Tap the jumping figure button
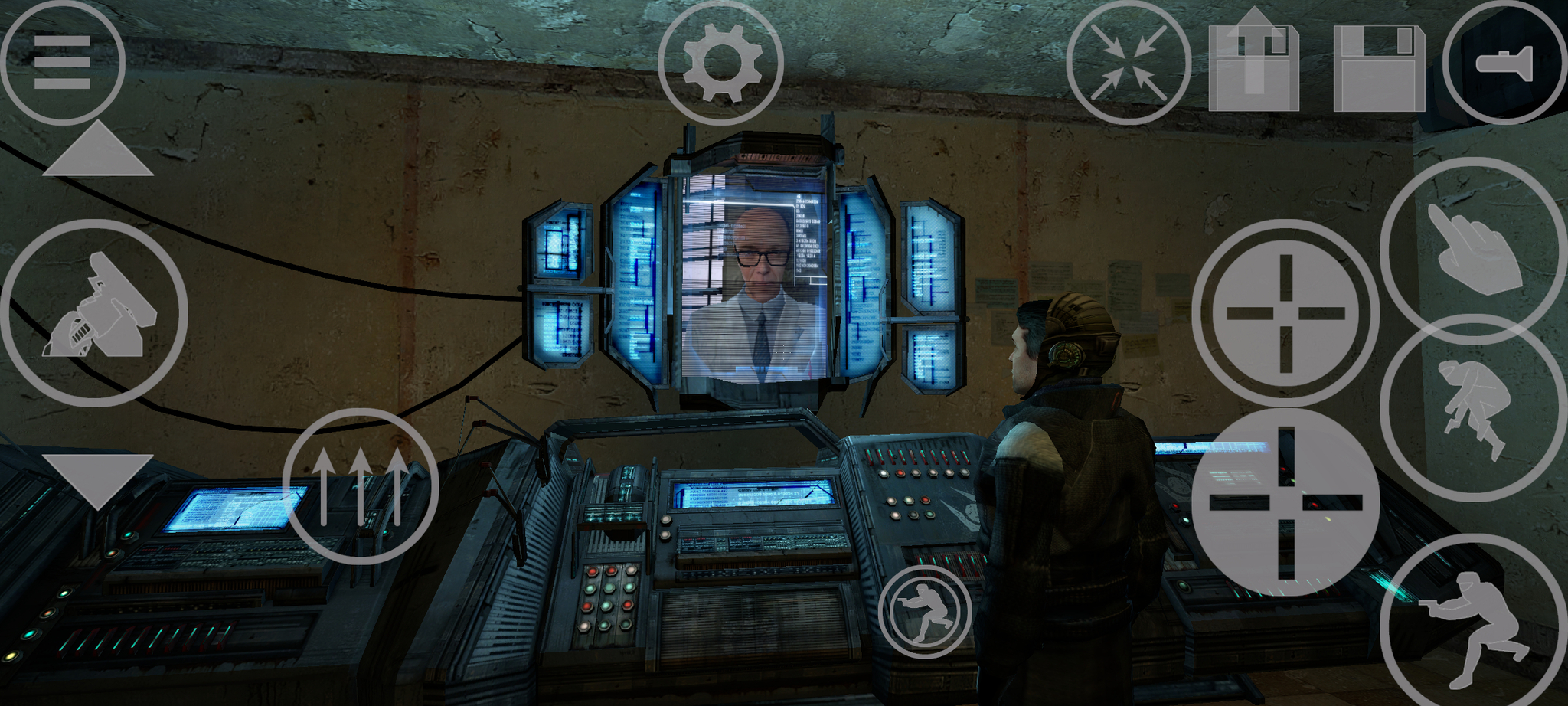Viewport: 1568px width, 706px height. pyautogui.click(x=1474, y=408)
